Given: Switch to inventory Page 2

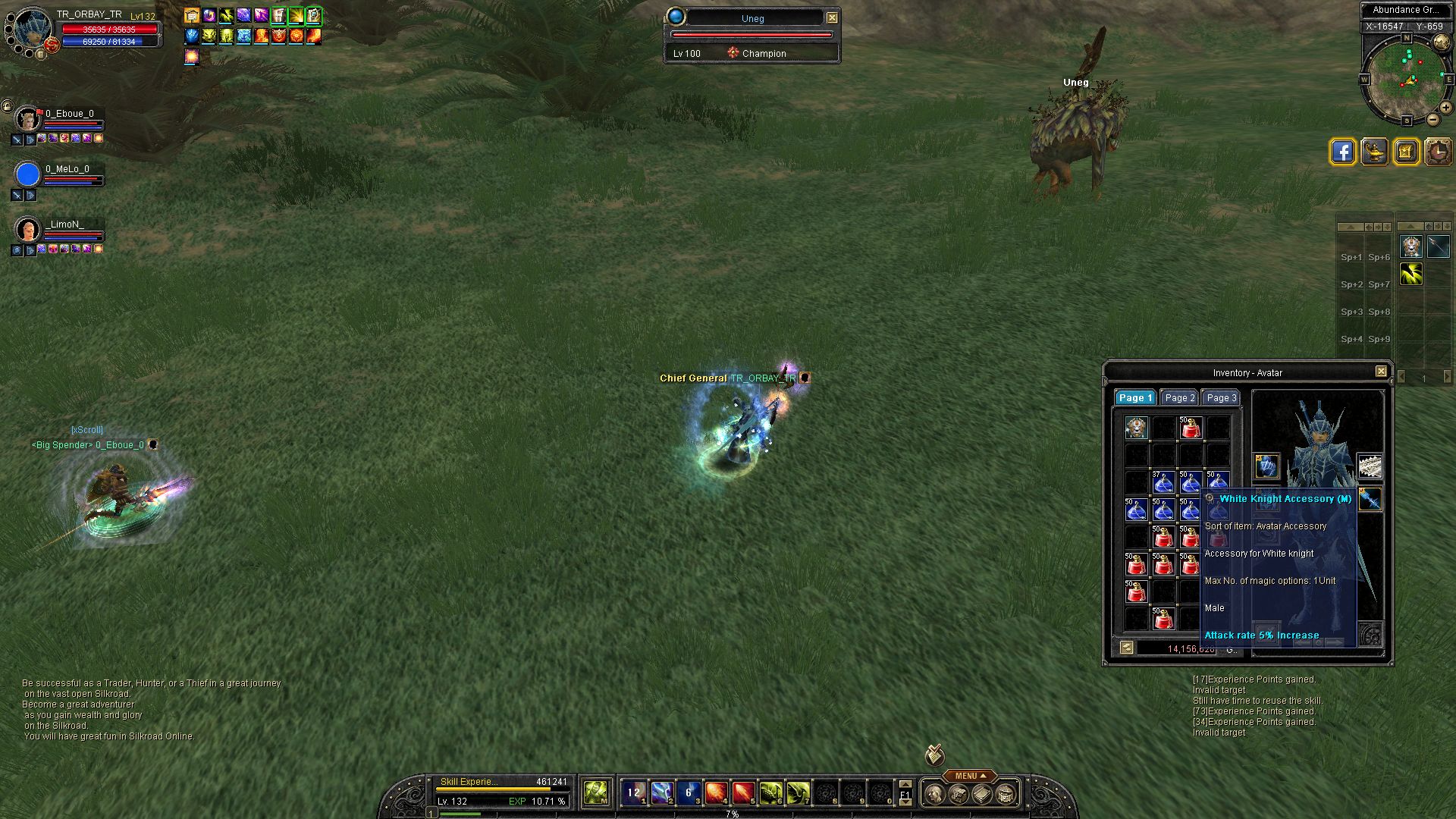Looking at the screenshot, I should [1179, 397].
